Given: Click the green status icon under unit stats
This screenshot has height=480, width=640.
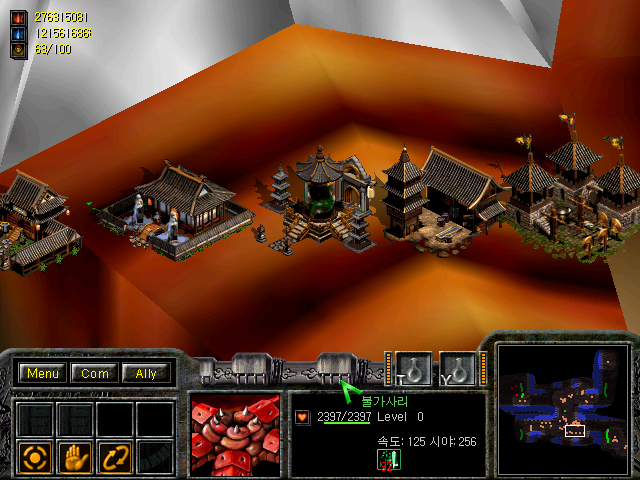Looking at the screenshot, I should 384,459.
